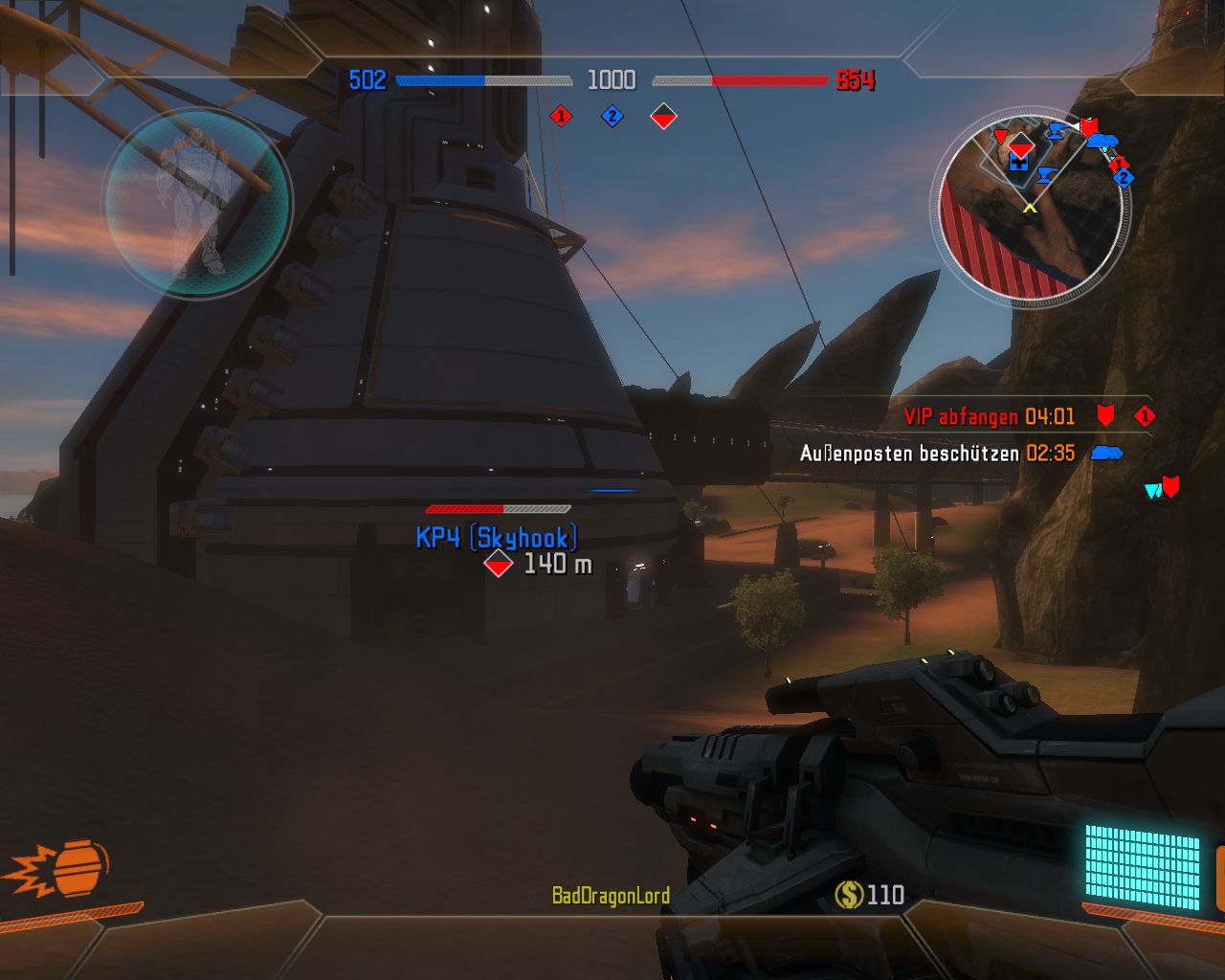The height and width of the screenshot is (980, 1225).
Task: Select the orange grenade icon
Action: click(78, 869)
